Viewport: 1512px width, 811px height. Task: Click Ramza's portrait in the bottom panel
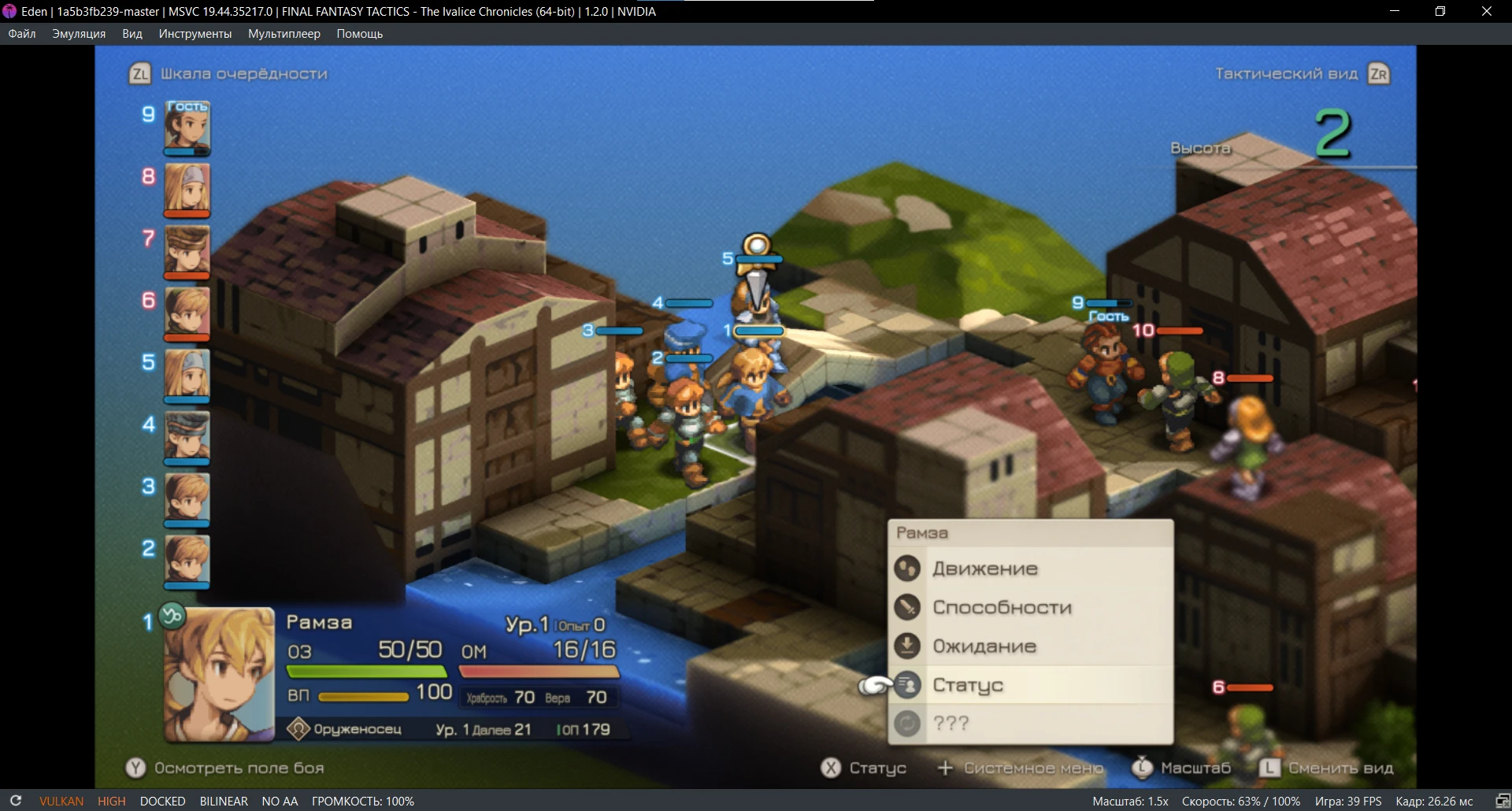(217, 673)
